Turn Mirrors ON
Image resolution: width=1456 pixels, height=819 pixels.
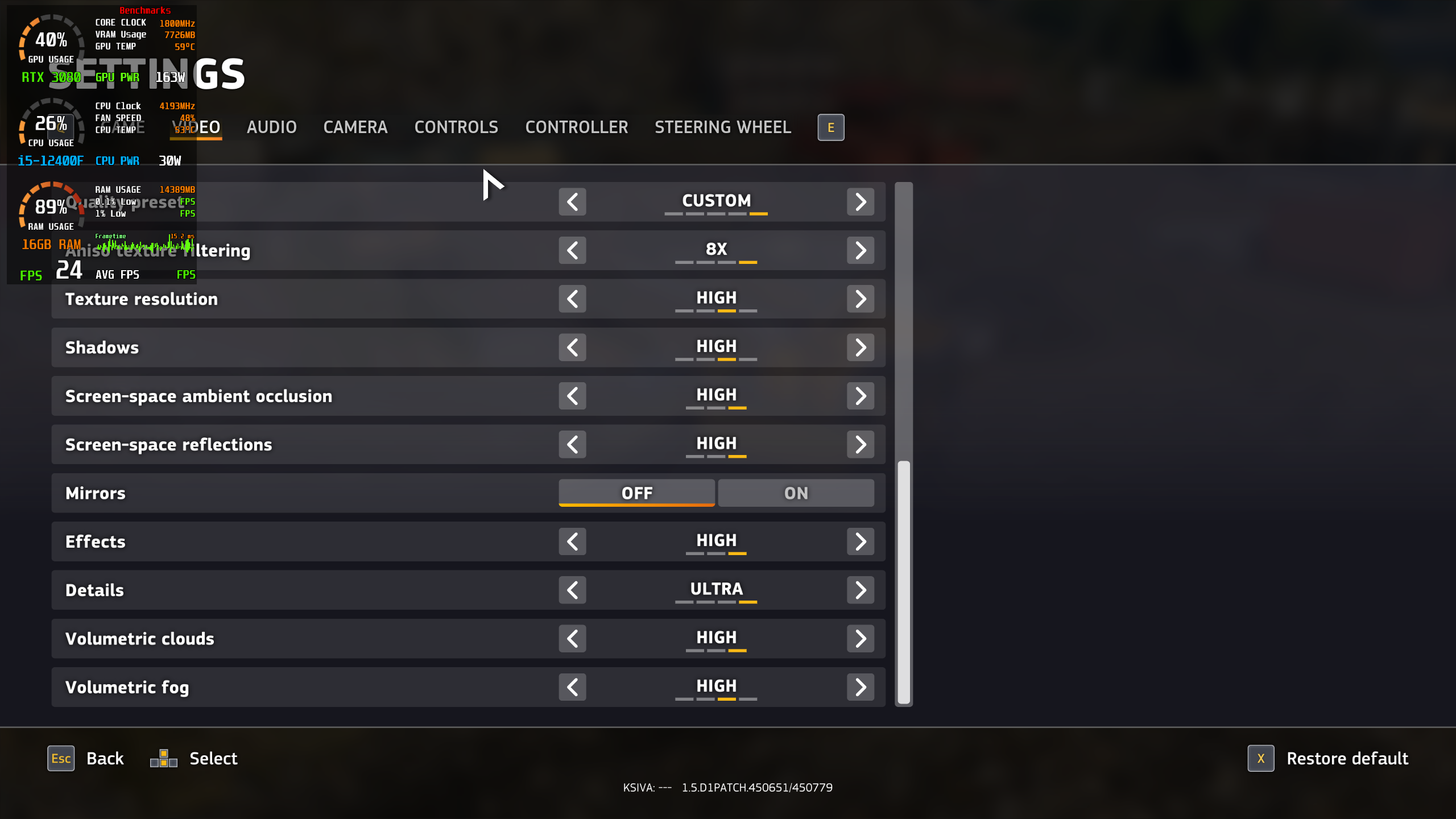[x=795, y=493]
